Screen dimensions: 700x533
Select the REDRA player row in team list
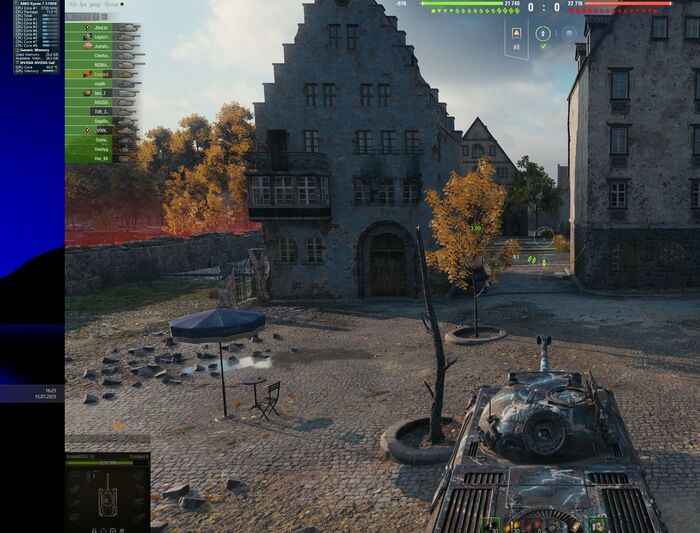coord(102,64)
